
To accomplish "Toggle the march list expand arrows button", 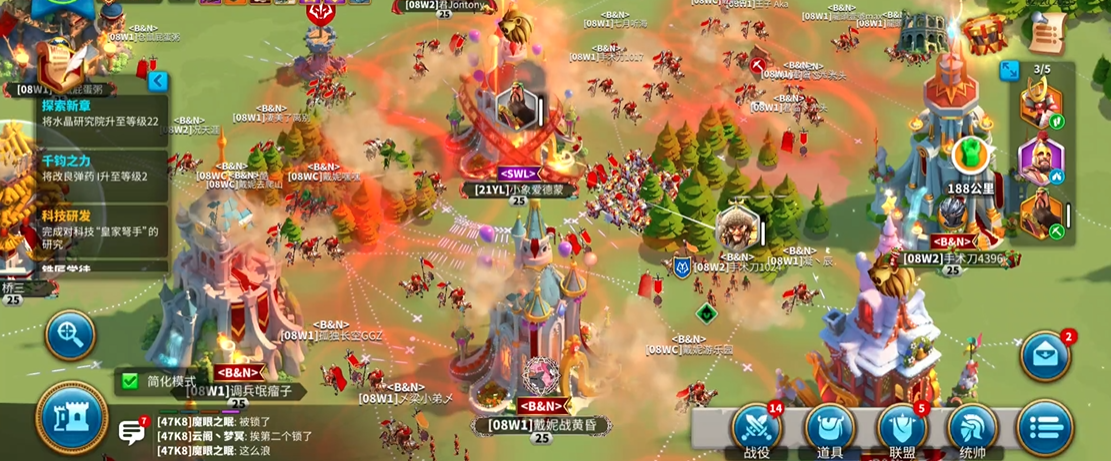I will point(1010,70).
